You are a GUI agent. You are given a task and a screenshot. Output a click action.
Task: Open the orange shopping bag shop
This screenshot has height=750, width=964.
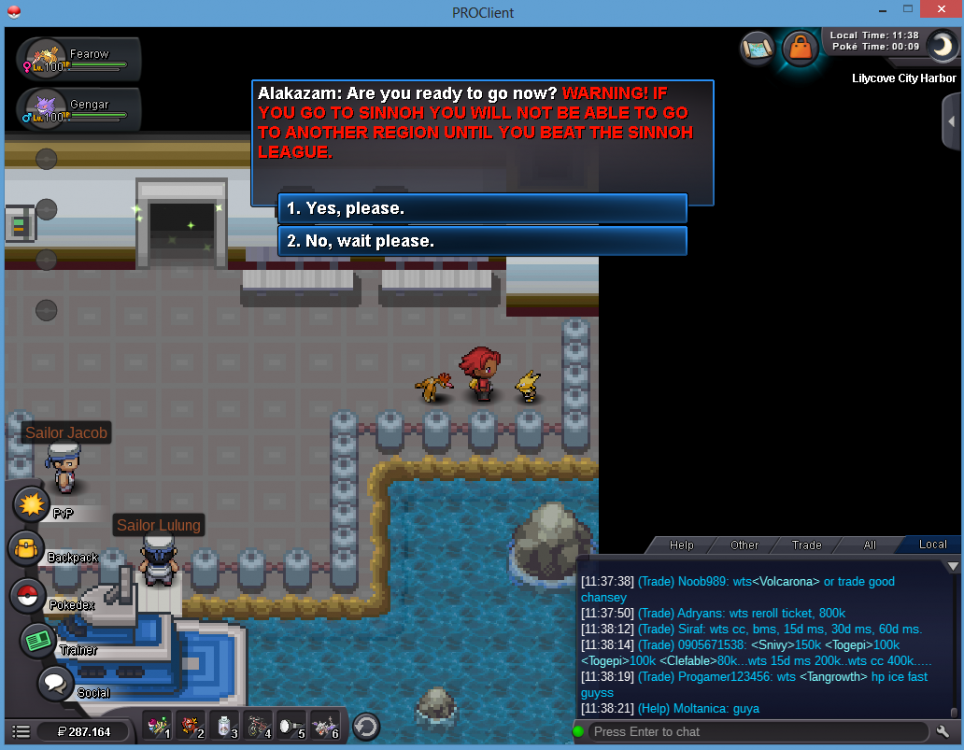pos(800,47)
